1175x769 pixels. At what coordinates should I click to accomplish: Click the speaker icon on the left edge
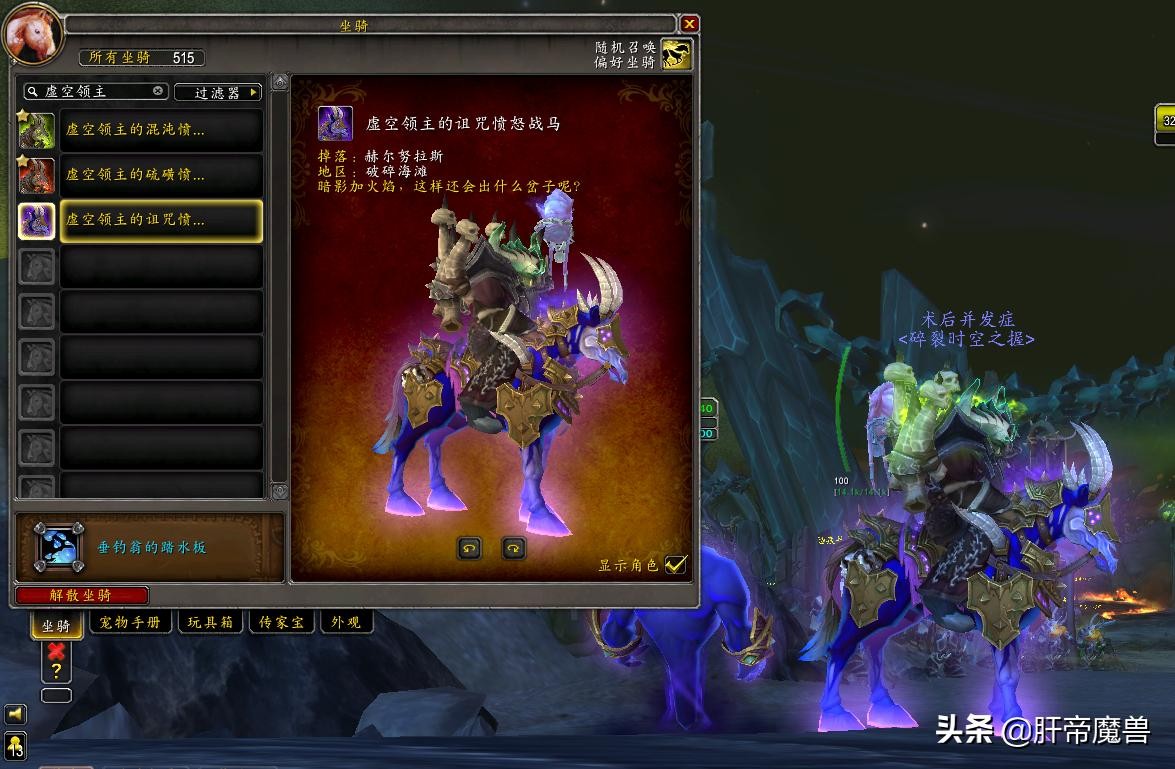tap(15, 714)
